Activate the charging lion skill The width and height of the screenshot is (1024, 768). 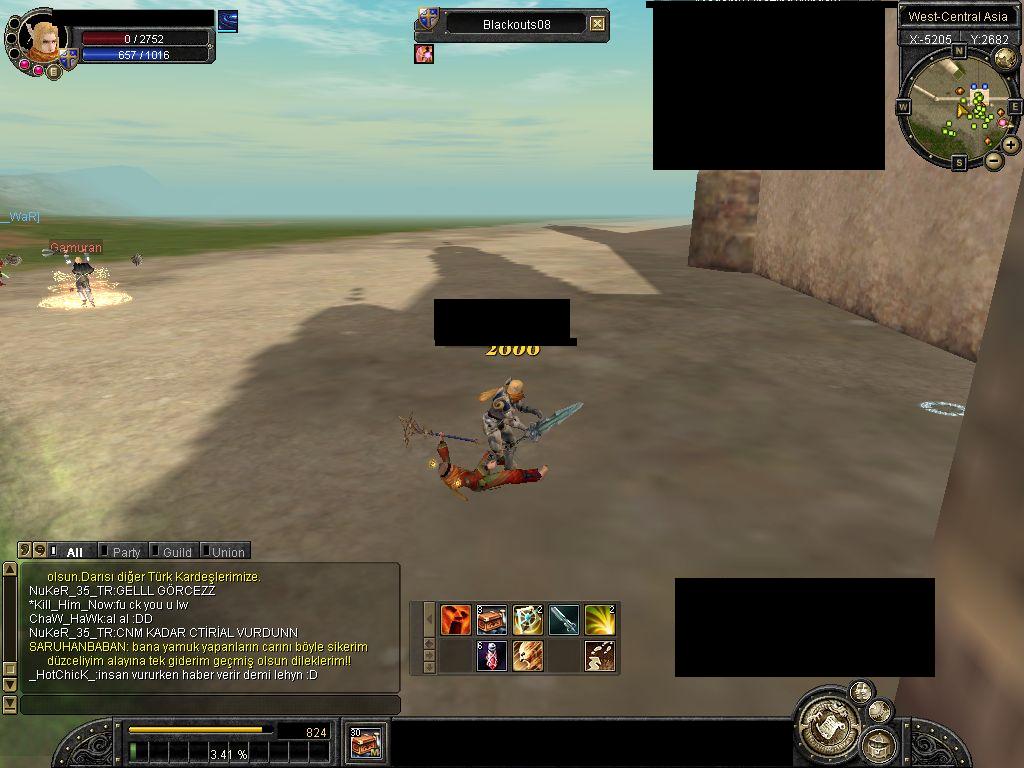tap(527, 656)
